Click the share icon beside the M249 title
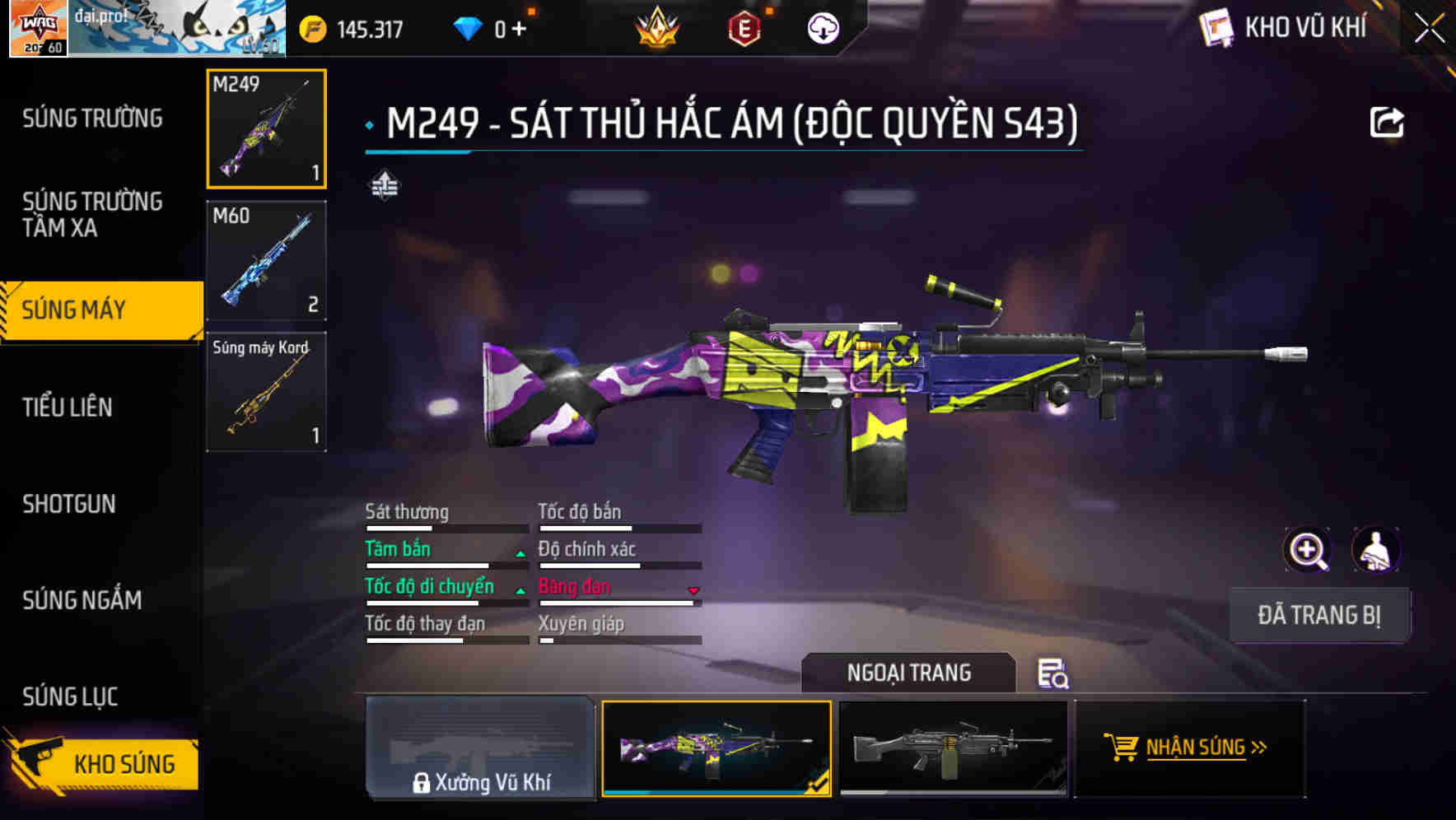The height and width of the screenshot is (820, 1456). [1388, 120]
